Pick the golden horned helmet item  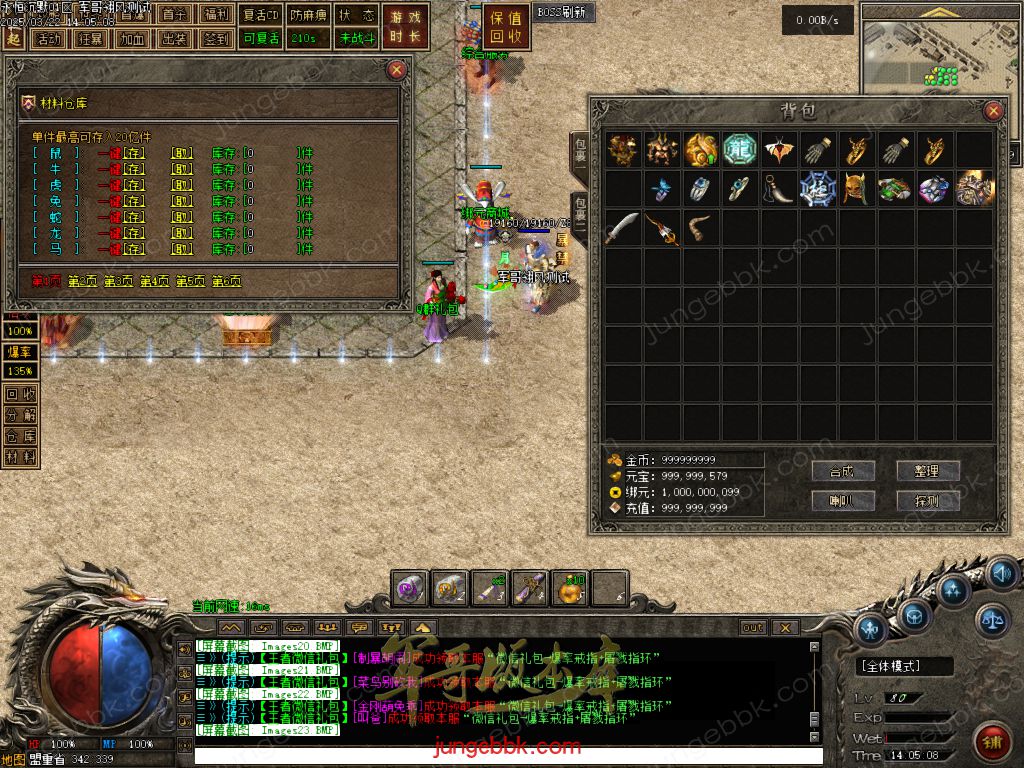point(855,188)
